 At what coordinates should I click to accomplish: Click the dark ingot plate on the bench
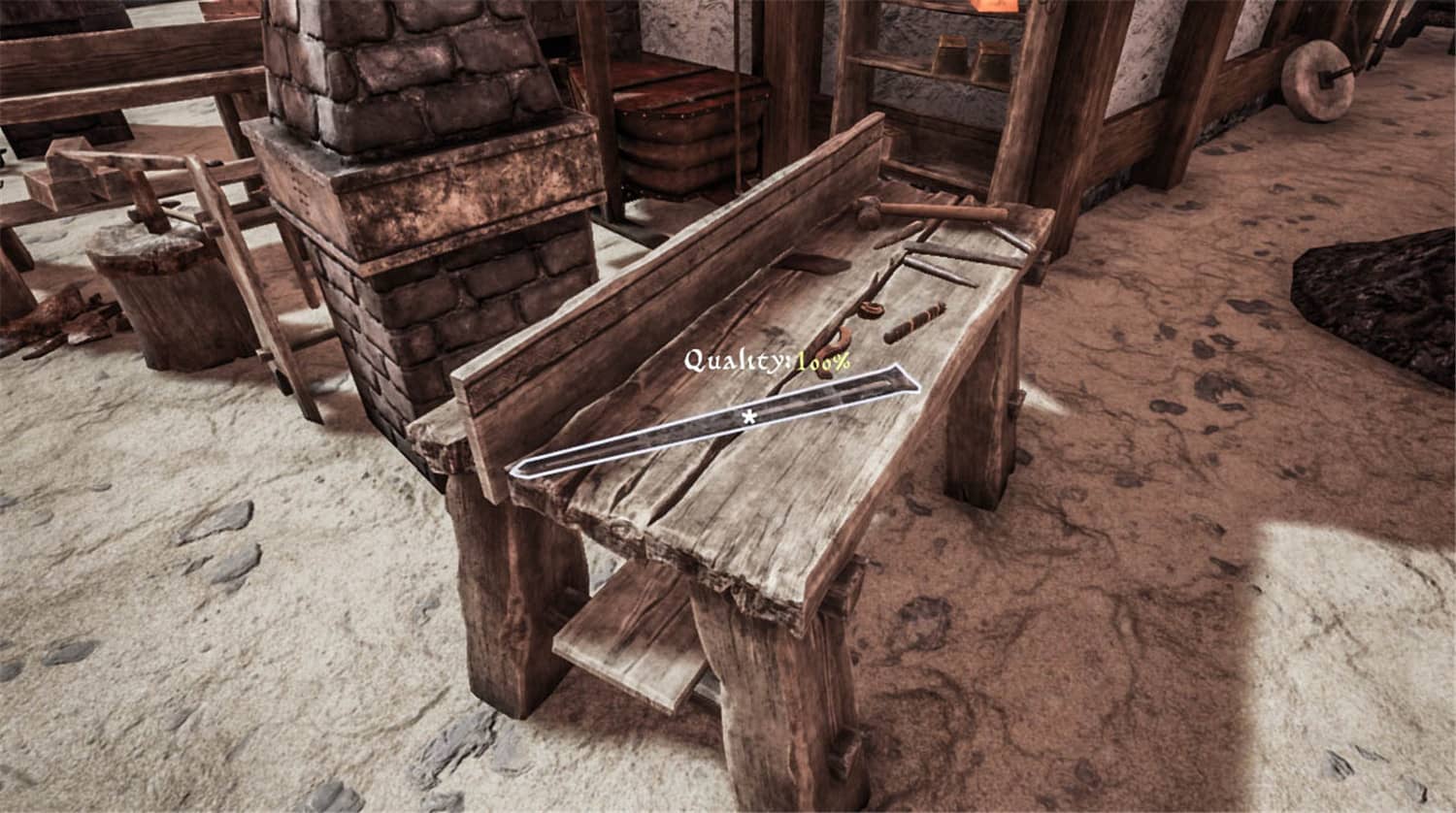pos(815,262)
